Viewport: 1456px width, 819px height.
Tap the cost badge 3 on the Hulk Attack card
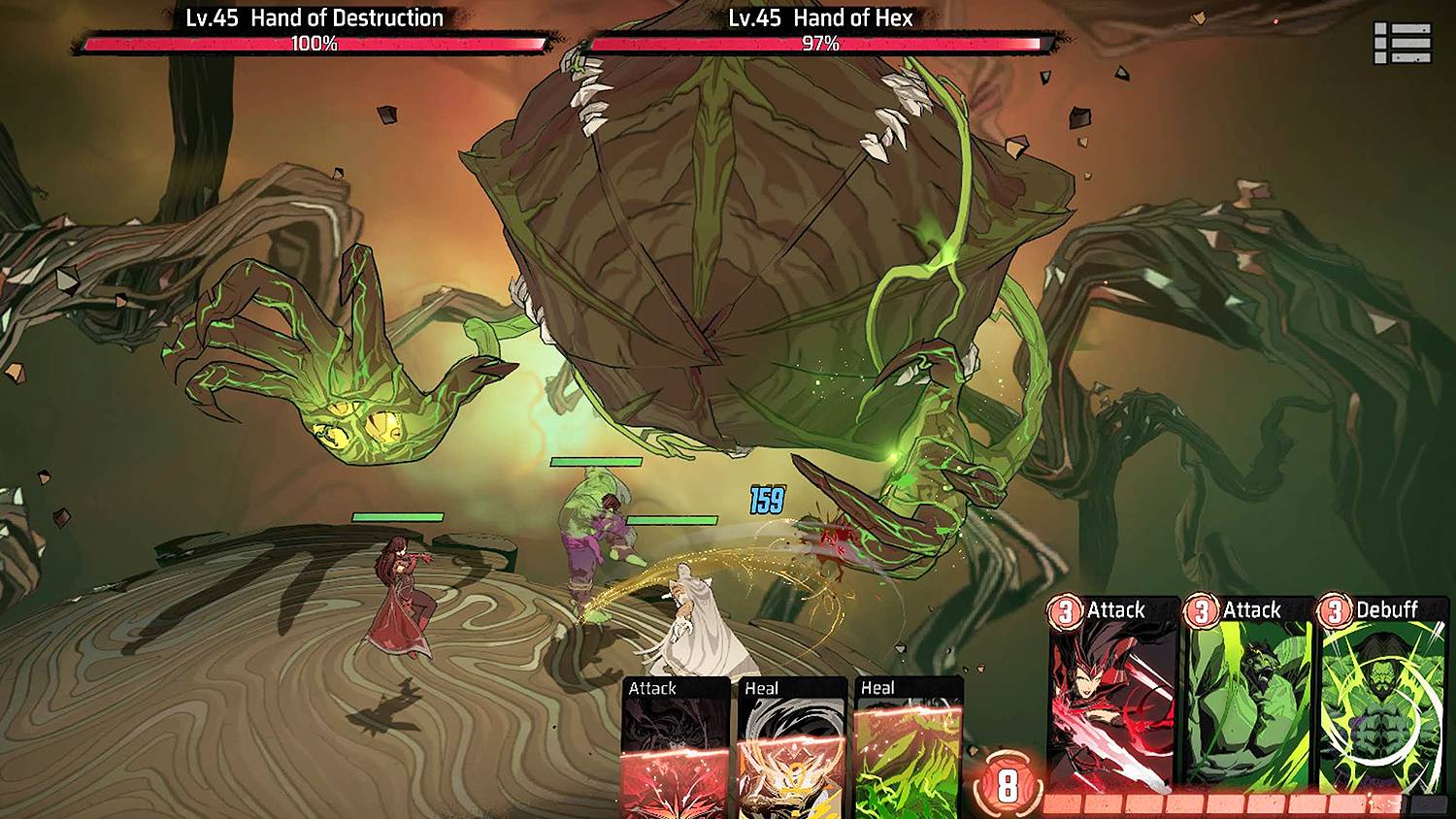click(1201, 610)
